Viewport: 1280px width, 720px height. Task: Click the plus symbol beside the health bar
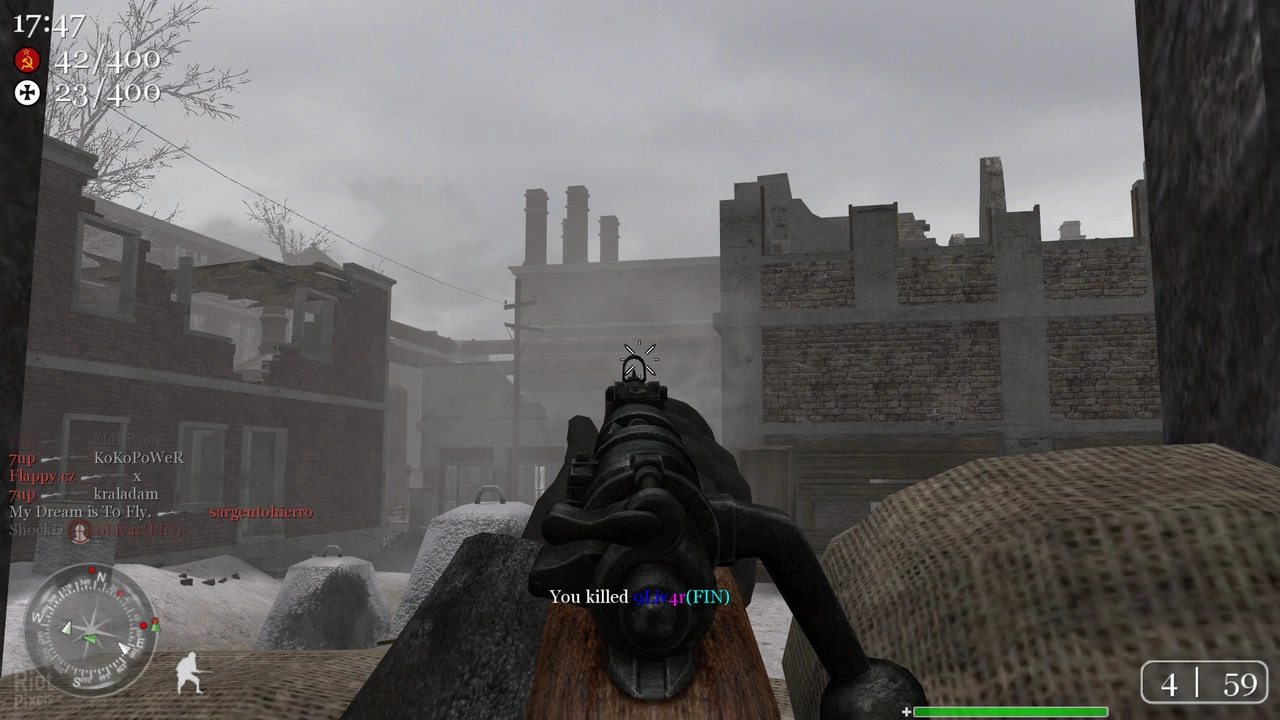pyautogui.click(x=906, y=711)
